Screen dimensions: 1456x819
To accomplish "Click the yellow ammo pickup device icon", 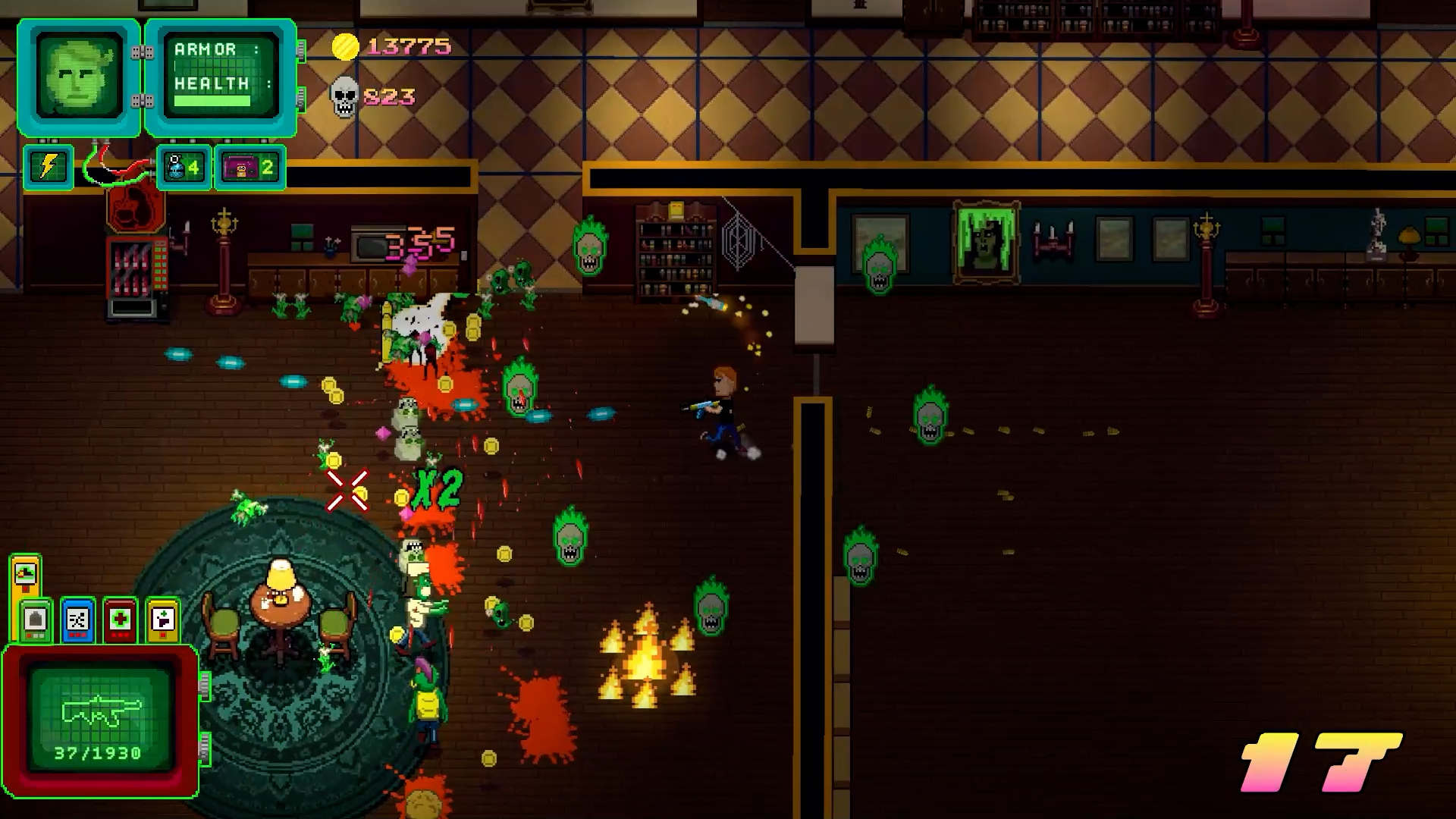I will pyautogui.click(x=162, y=620).
